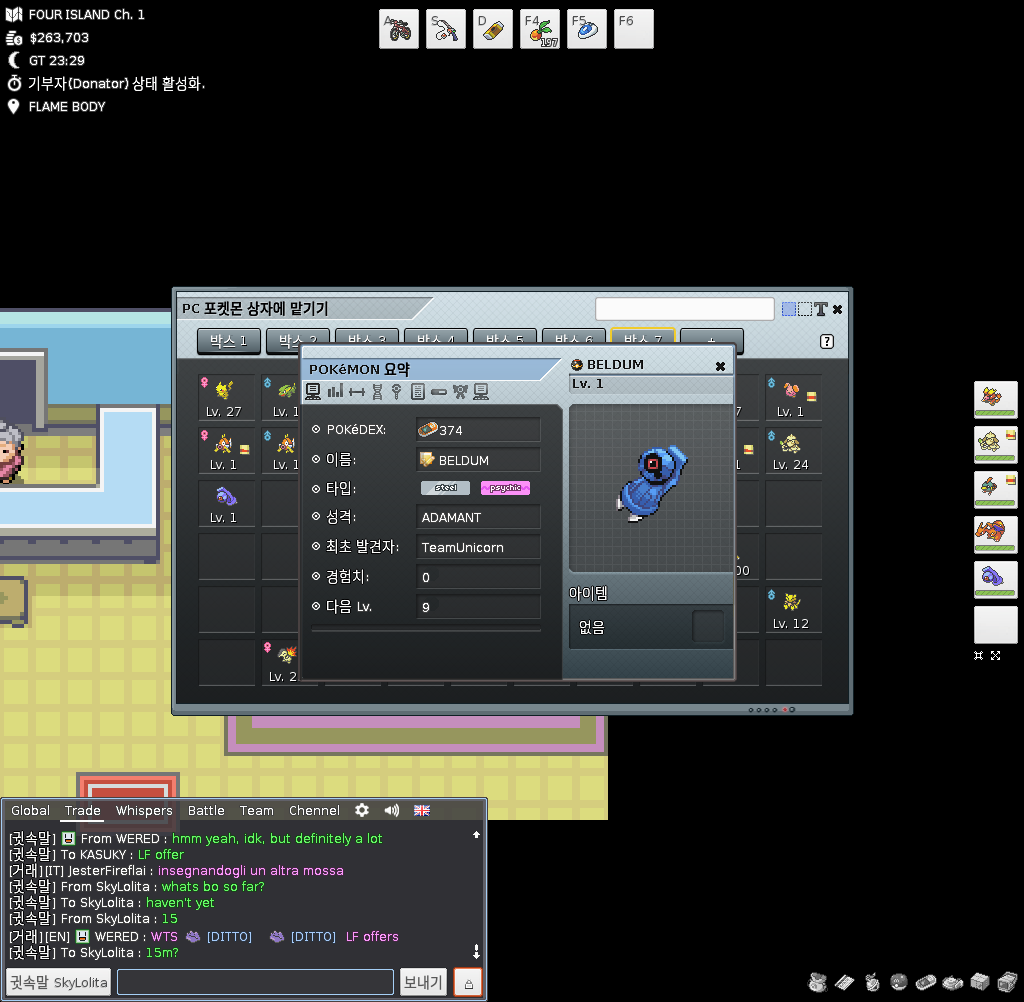
Task: Choose the English flag chat language
Action: [422, 810]
